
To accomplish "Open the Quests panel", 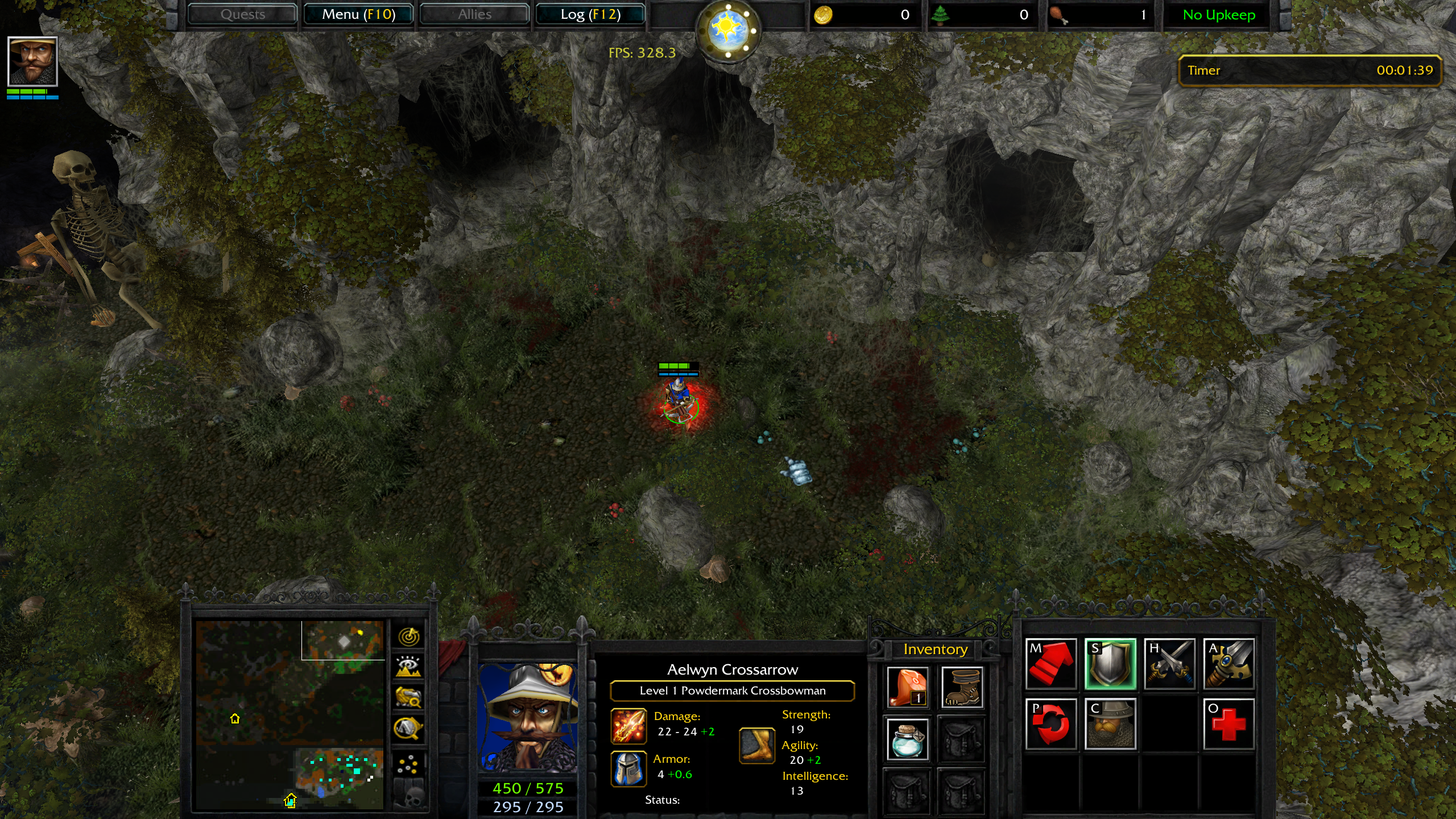I will (x=243, y=14).
